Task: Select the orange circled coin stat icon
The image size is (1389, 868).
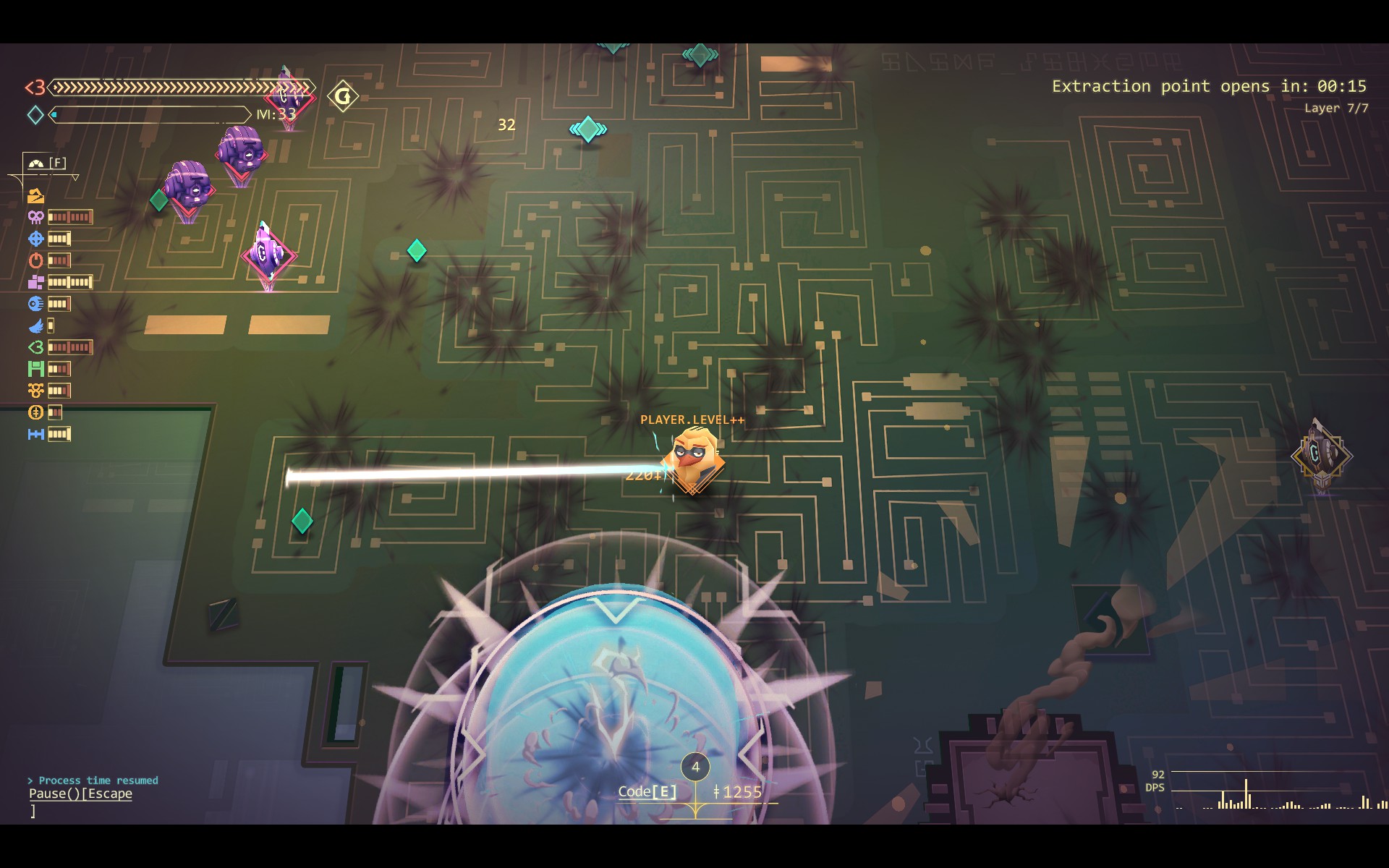Action: (x=35, y=412)
